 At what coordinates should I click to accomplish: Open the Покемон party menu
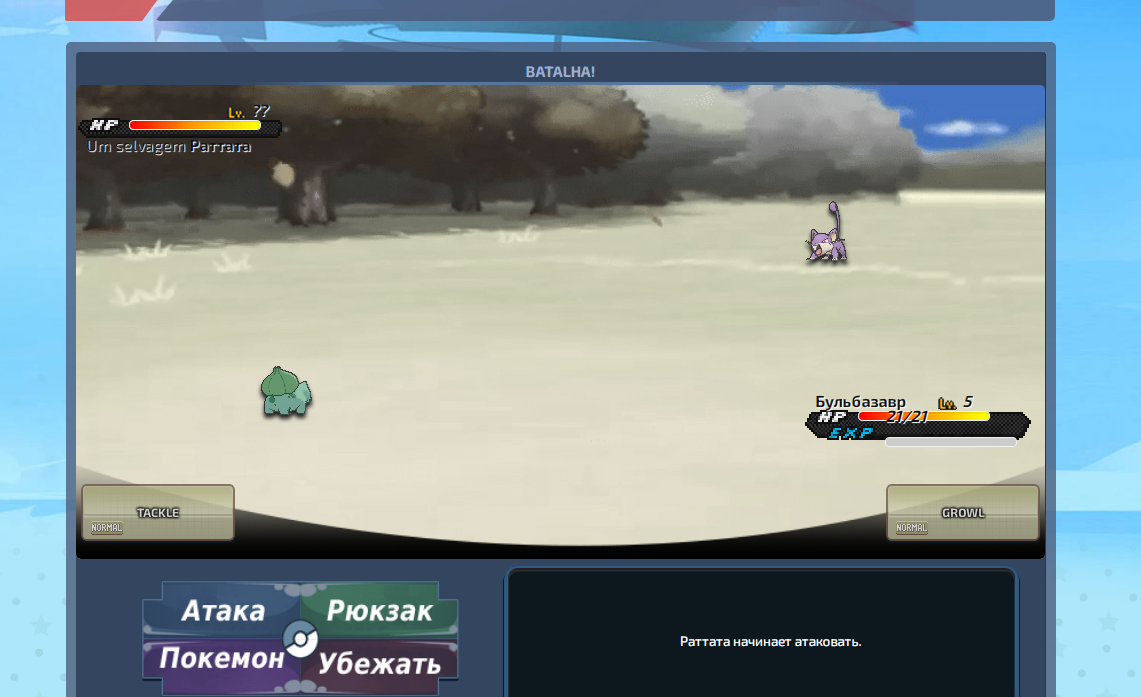[221, 659]
